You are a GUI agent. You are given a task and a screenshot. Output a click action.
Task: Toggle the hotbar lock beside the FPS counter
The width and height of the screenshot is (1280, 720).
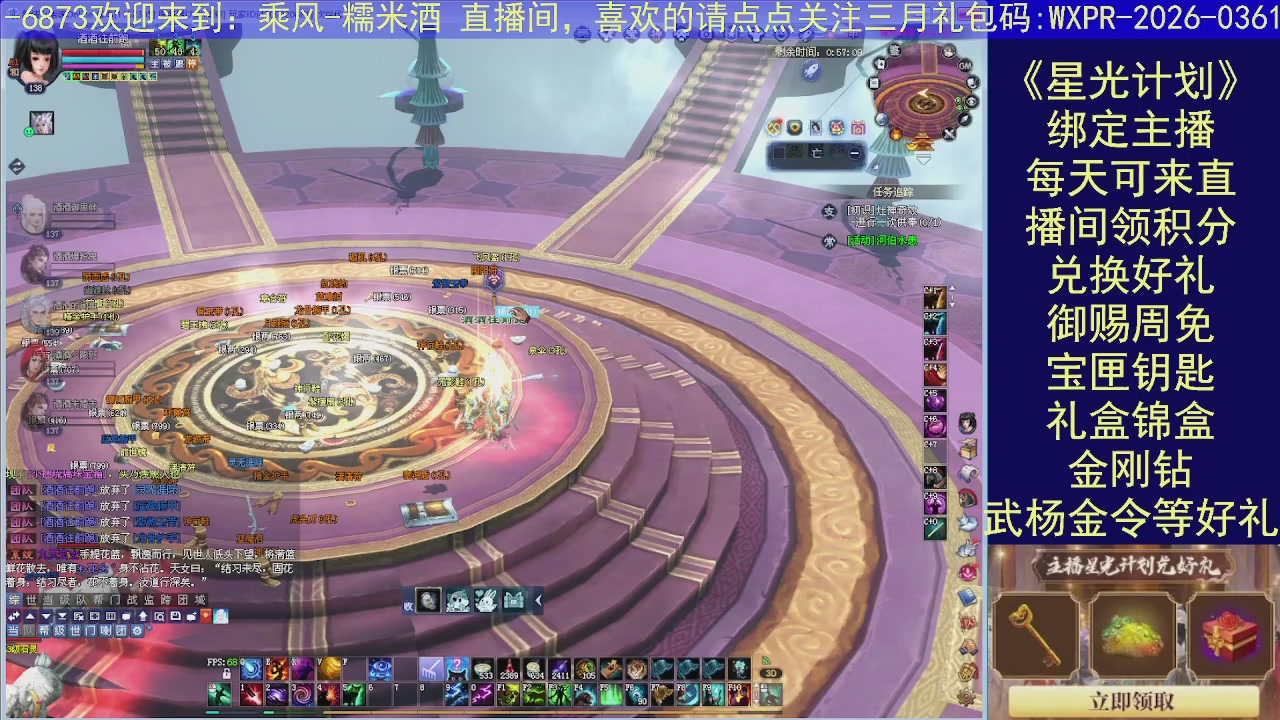(226, 672)
